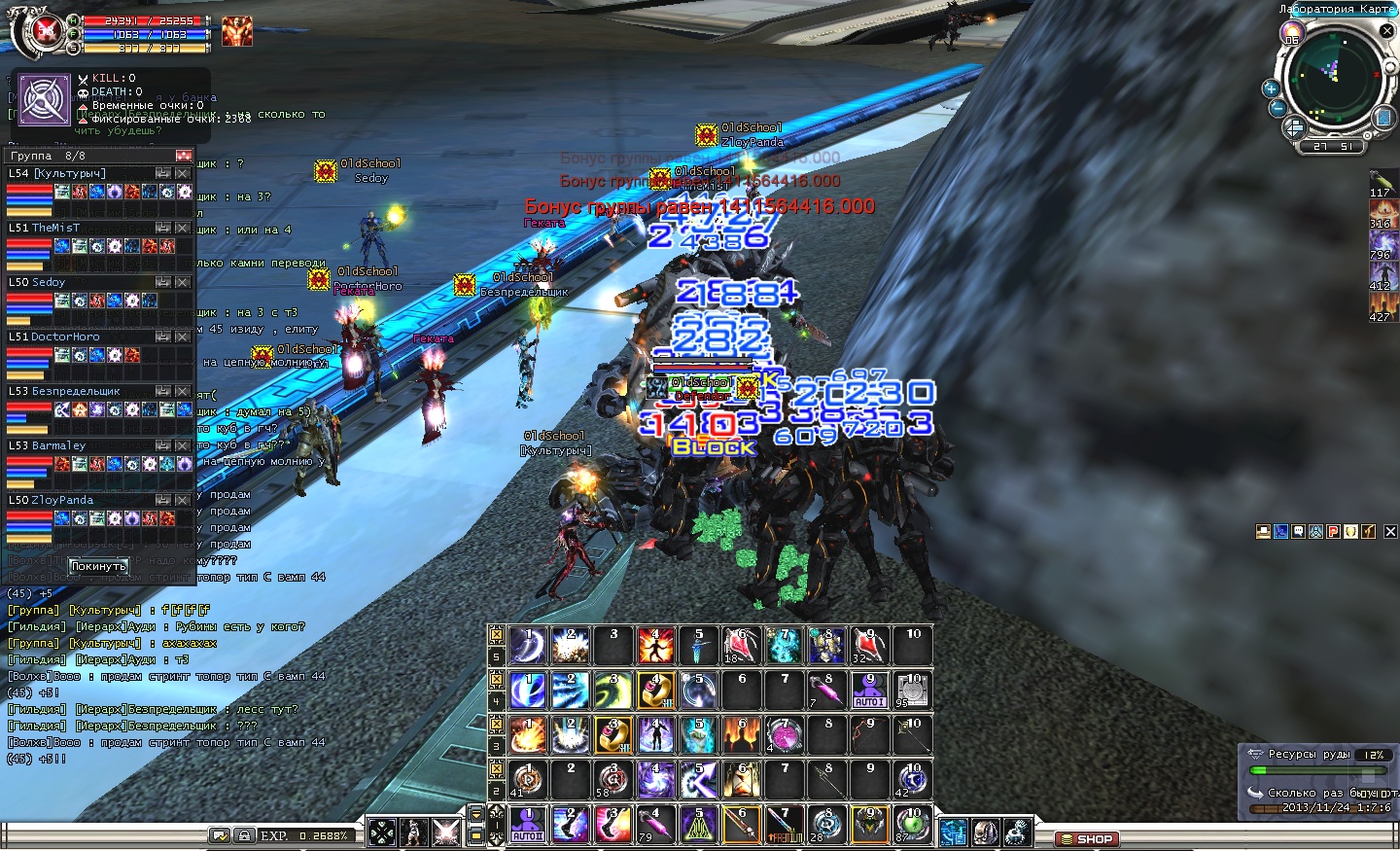Zoom in the minimap with plus button

pos(1270,89)
